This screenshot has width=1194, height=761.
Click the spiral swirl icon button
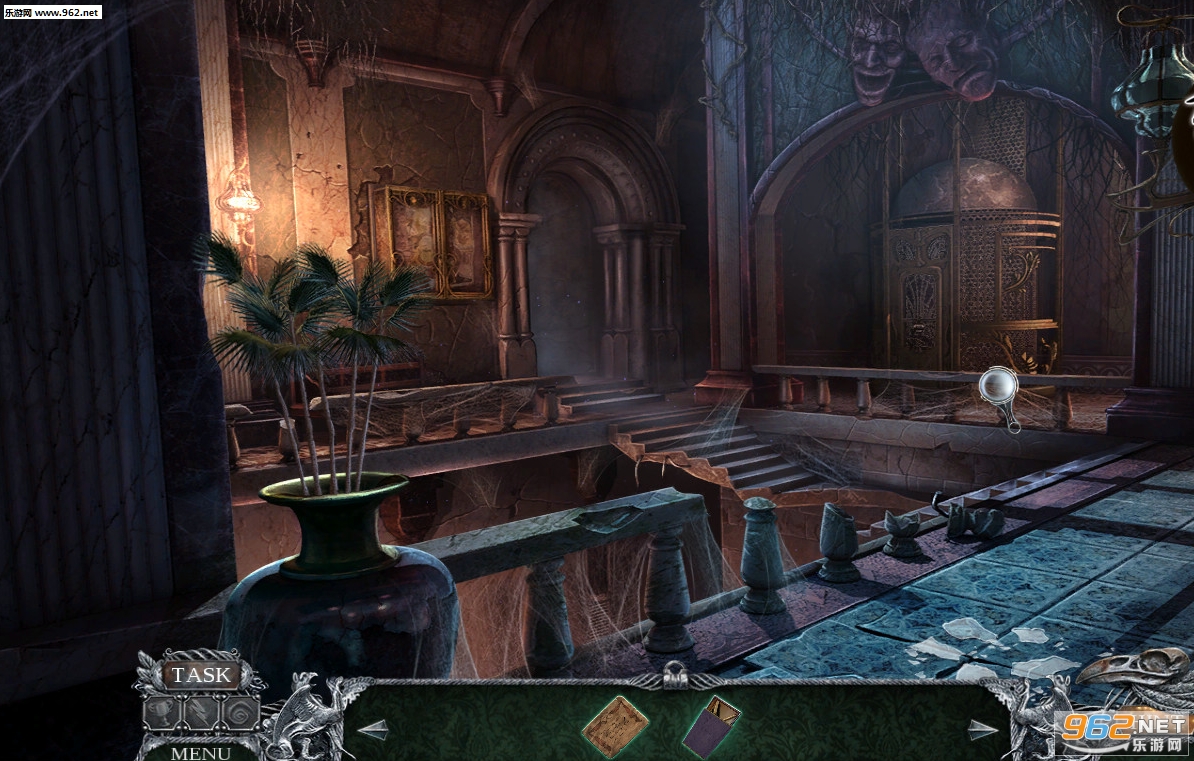[x=240, y=712]
